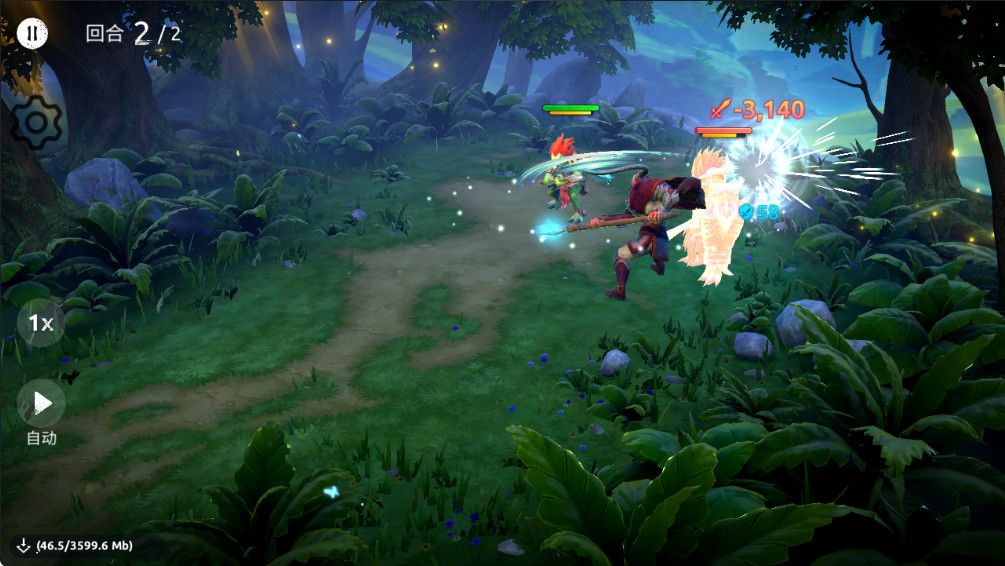Change battle speed with the 1x button
The height and width of the screenshot is (566, 1005).
point(41,323)
